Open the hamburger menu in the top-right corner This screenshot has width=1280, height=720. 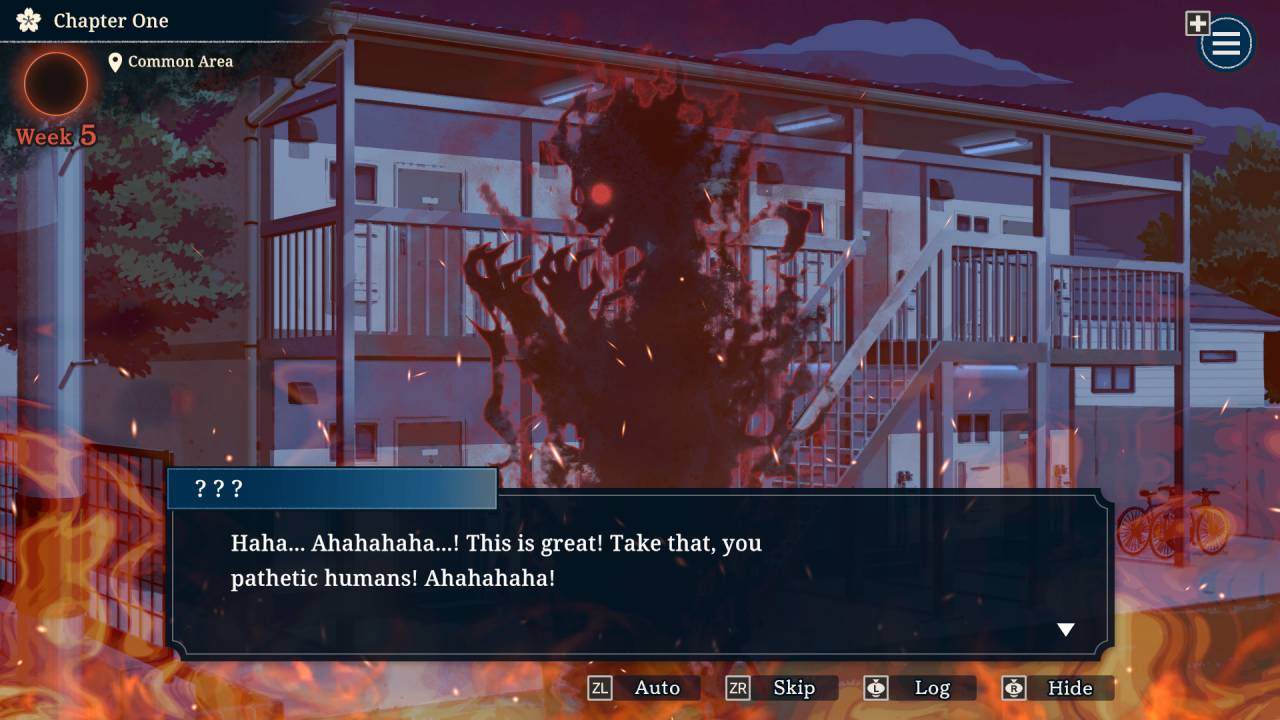tap(1224, 43)
